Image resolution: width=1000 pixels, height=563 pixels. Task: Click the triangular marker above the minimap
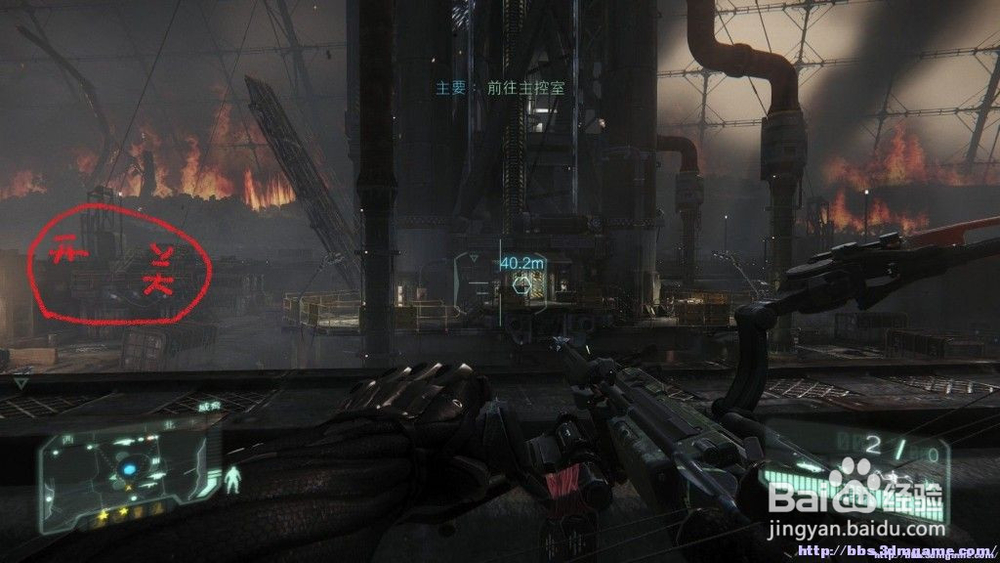(21, 382)
